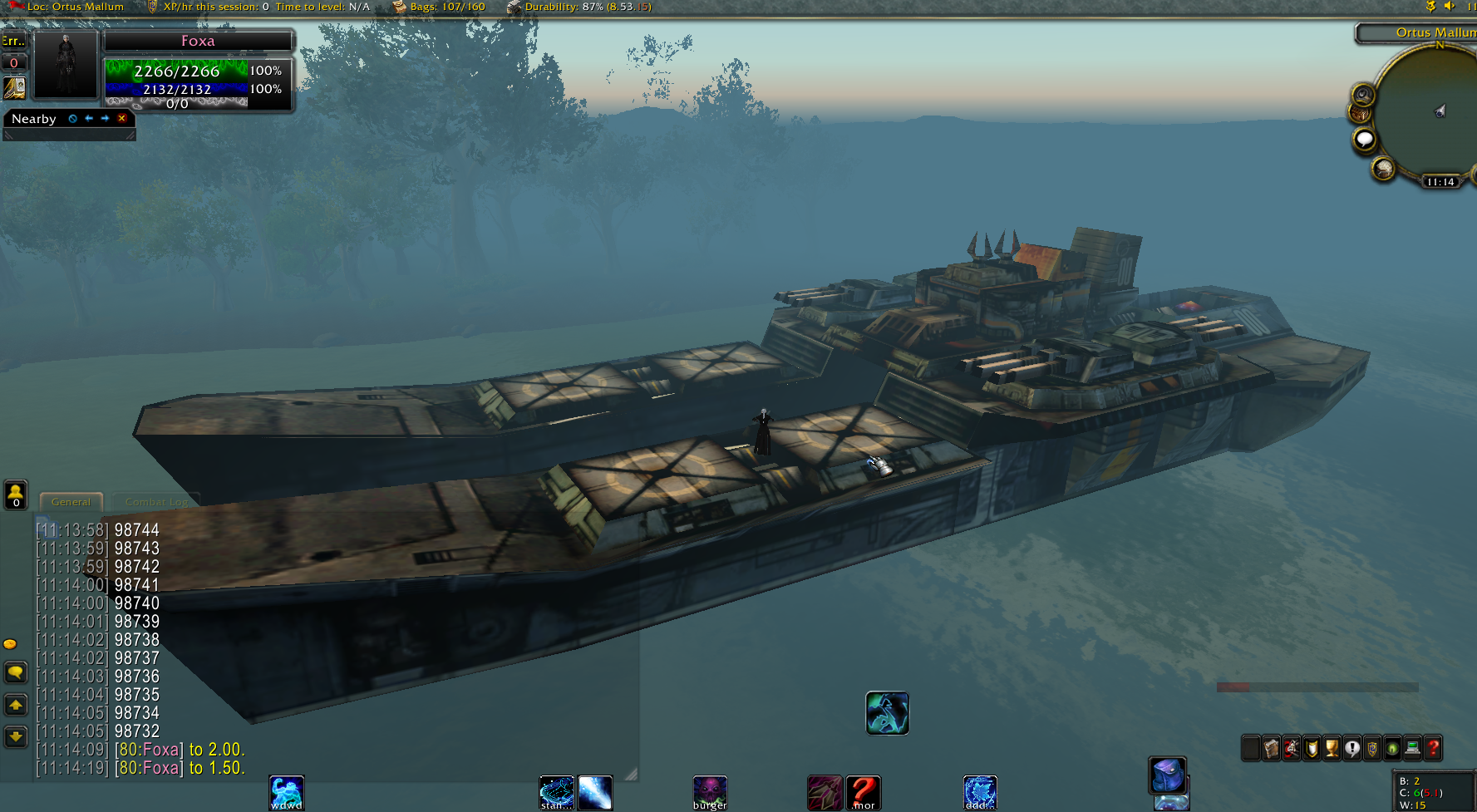The image size is (1477, 812).
Task: Activate the 'wdwd' macro button
Action: pyautogui.click(x=287, y=792)
